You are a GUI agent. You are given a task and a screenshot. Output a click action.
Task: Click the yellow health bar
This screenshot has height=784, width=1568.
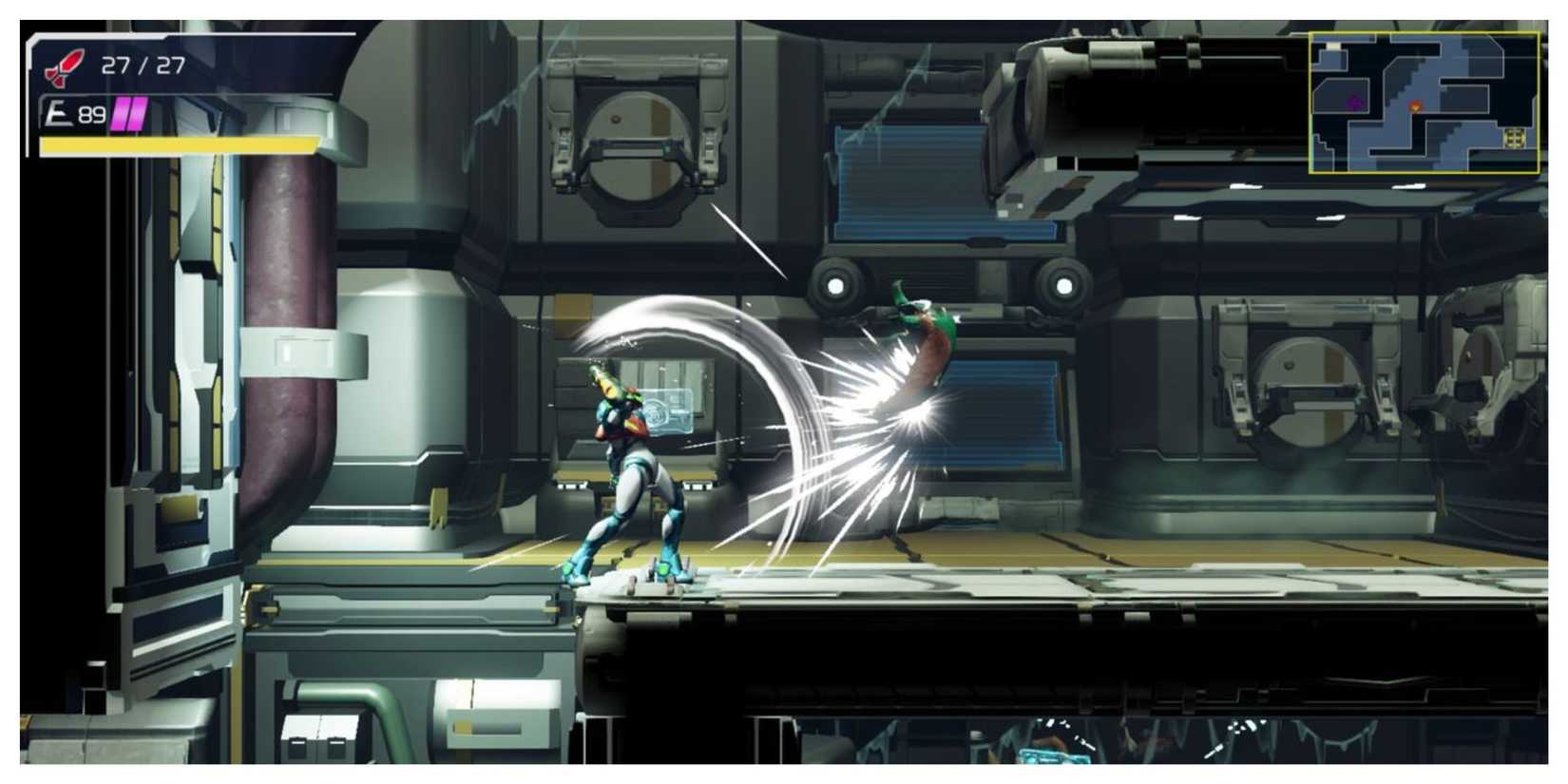[x=176, y=143]
